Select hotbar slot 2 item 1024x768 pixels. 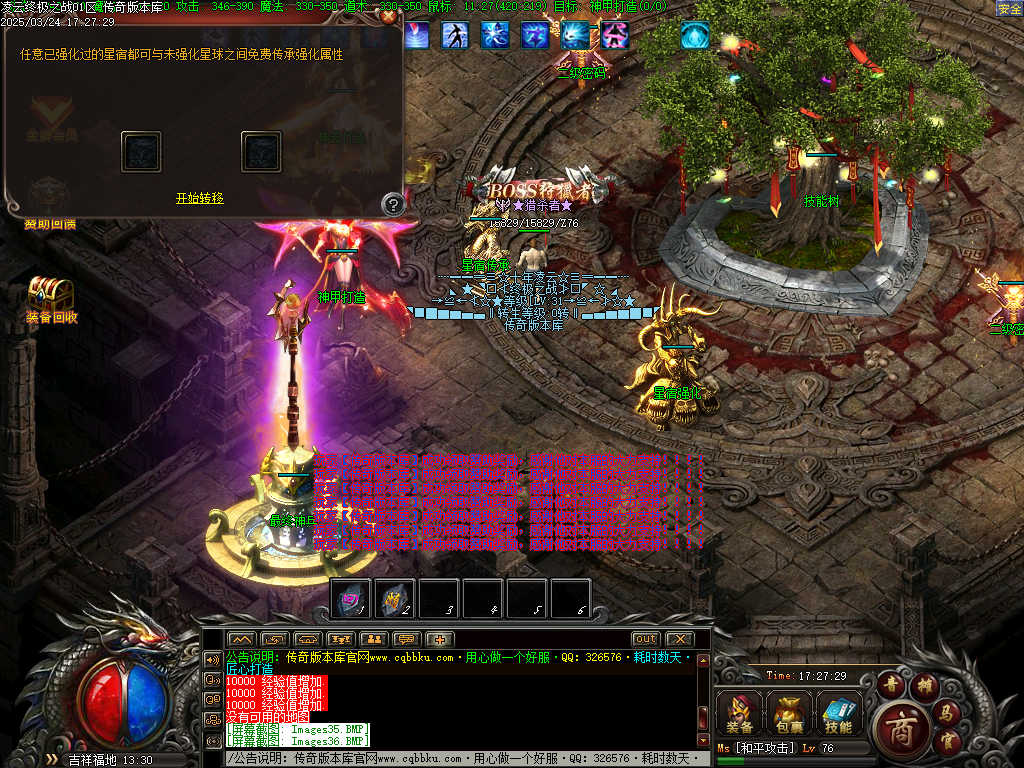395,598
